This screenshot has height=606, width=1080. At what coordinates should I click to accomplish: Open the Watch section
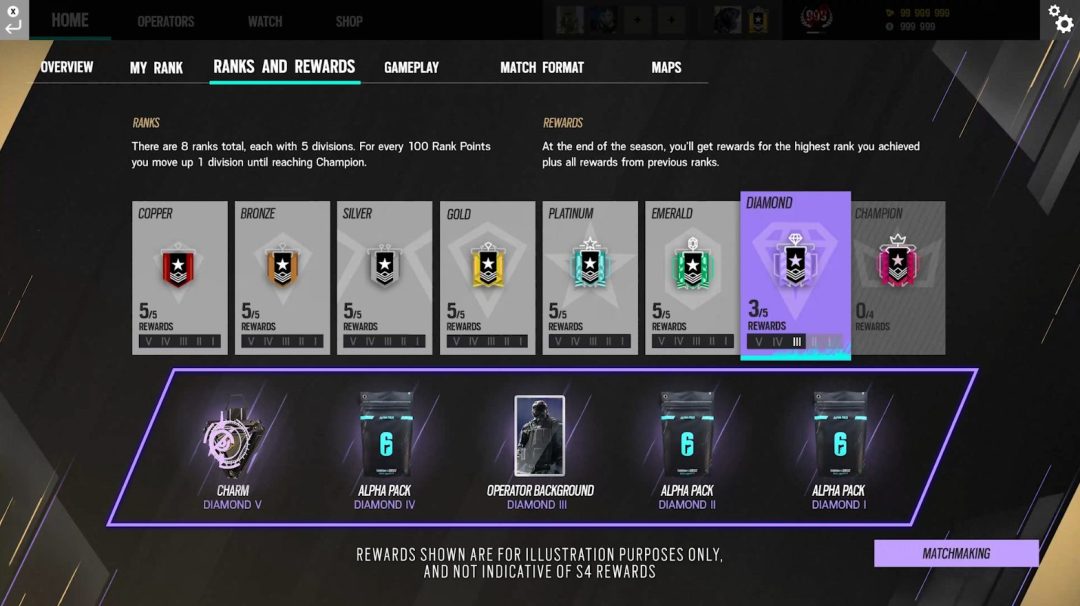[x=265, y=21]
